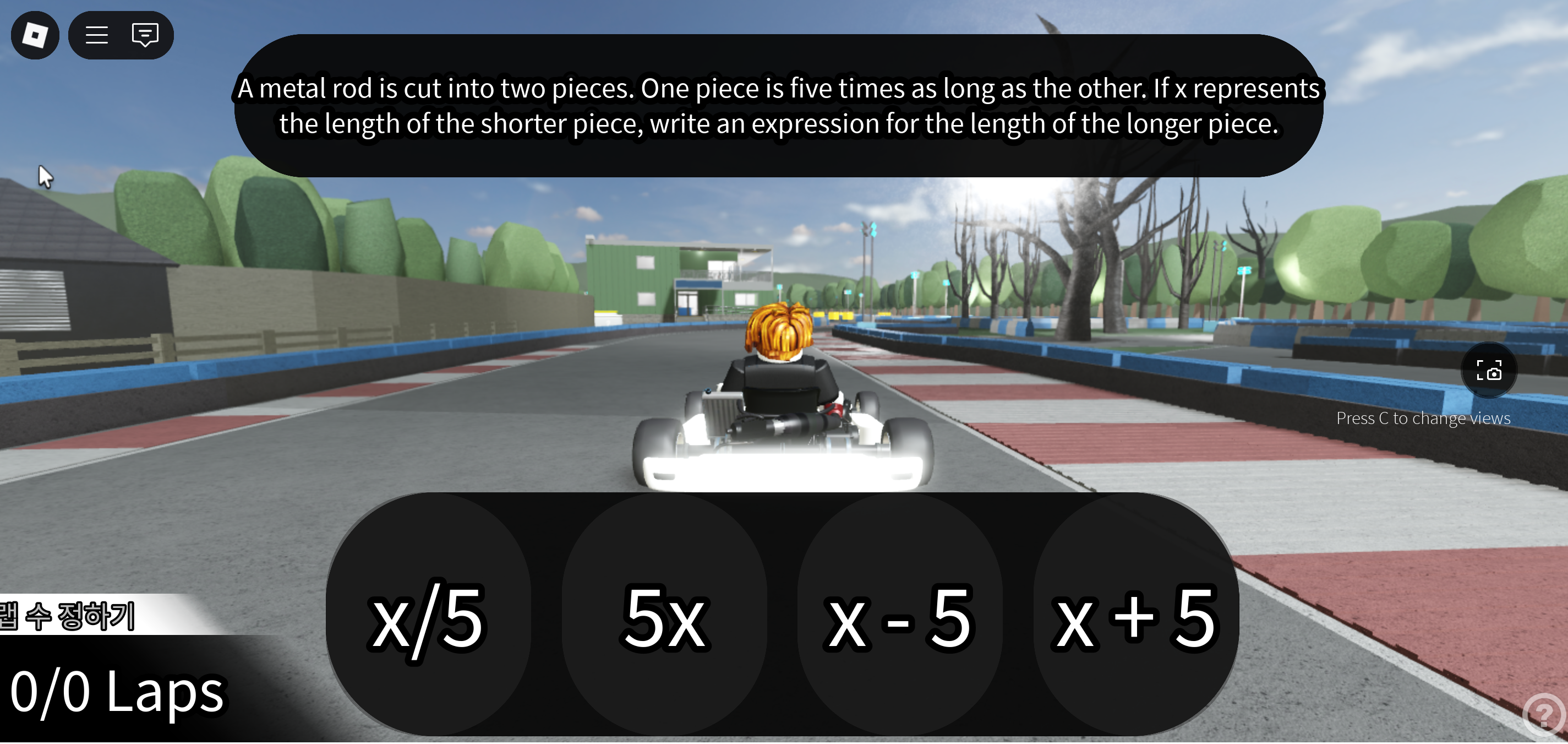The height and width of the screenshot is (744, 1568).
Task: Choose the x/5 answer option
Action: [x=429, y=616]
